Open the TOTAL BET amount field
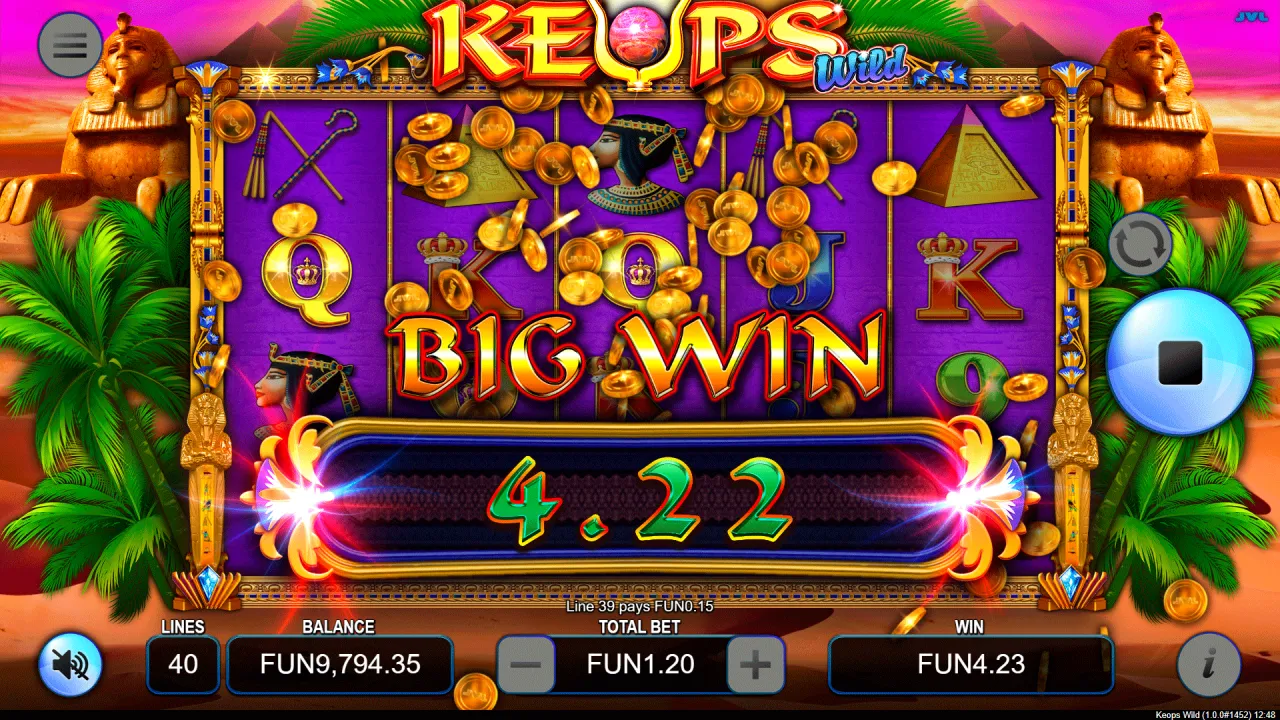The image size is (1280, 720). (x=640, y=664)
